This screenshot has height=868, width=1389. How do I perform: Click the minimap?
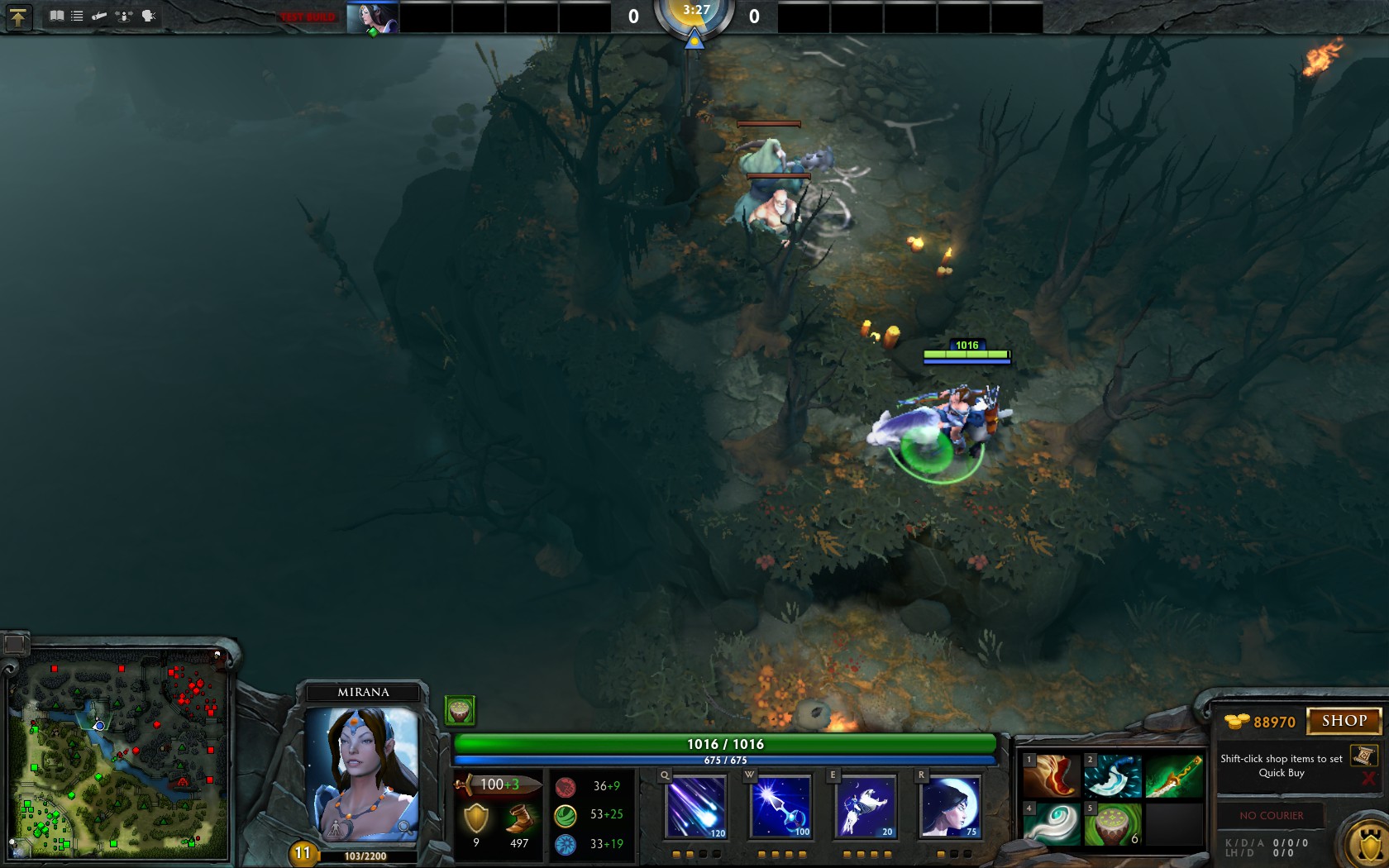[x=118, y=755]
